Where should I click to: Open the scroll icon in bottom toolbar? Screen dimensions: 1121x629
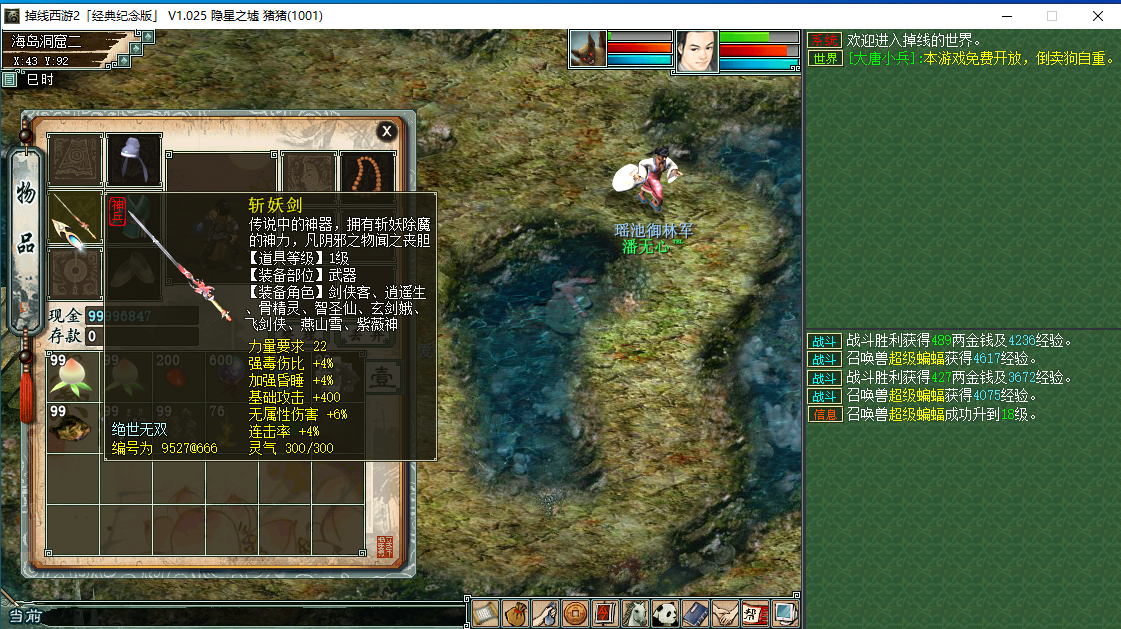tap(486, 612)
